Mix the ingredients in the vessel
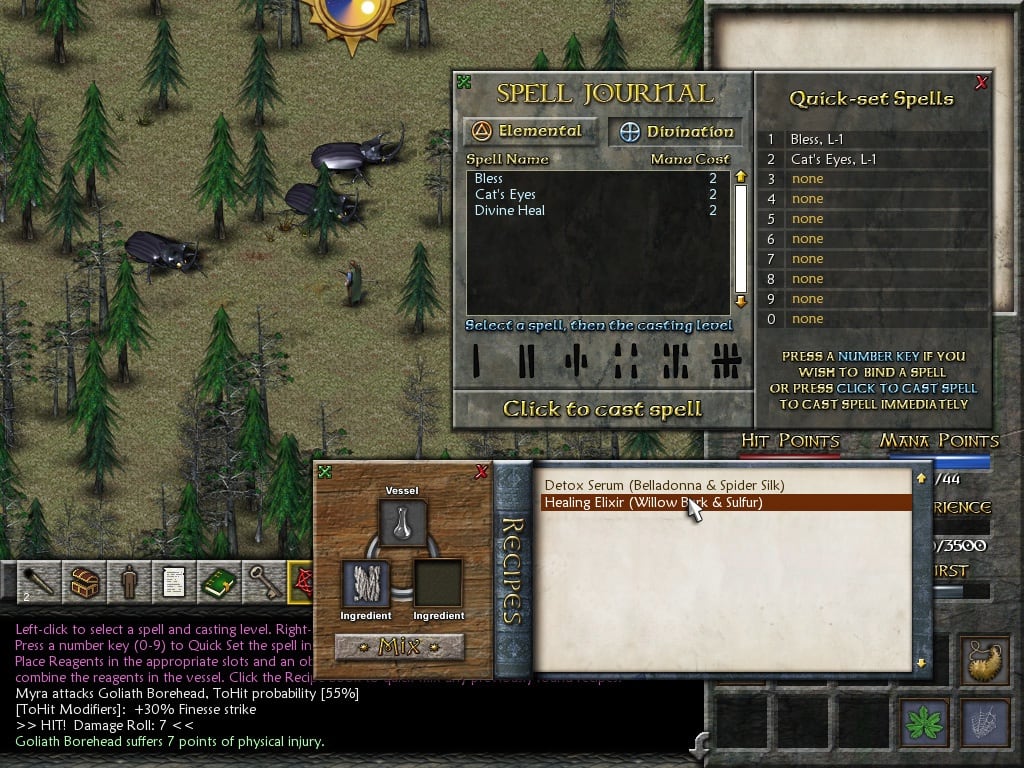Screen dimensions: 1024x768 [400, 647]
